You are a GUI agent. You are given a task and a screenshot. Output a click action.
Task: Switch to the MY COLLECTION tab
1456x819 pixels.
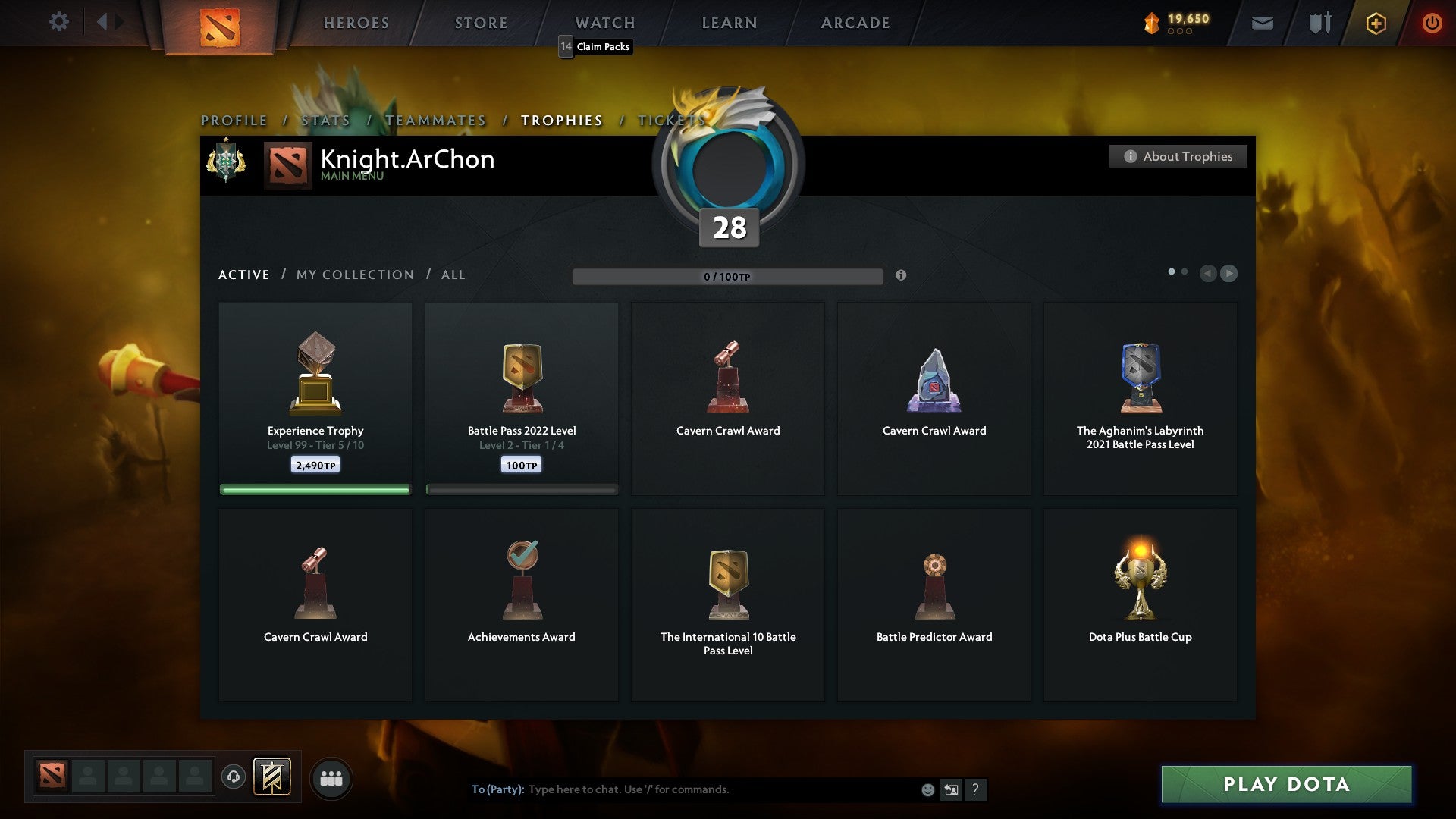click(353, 275)
